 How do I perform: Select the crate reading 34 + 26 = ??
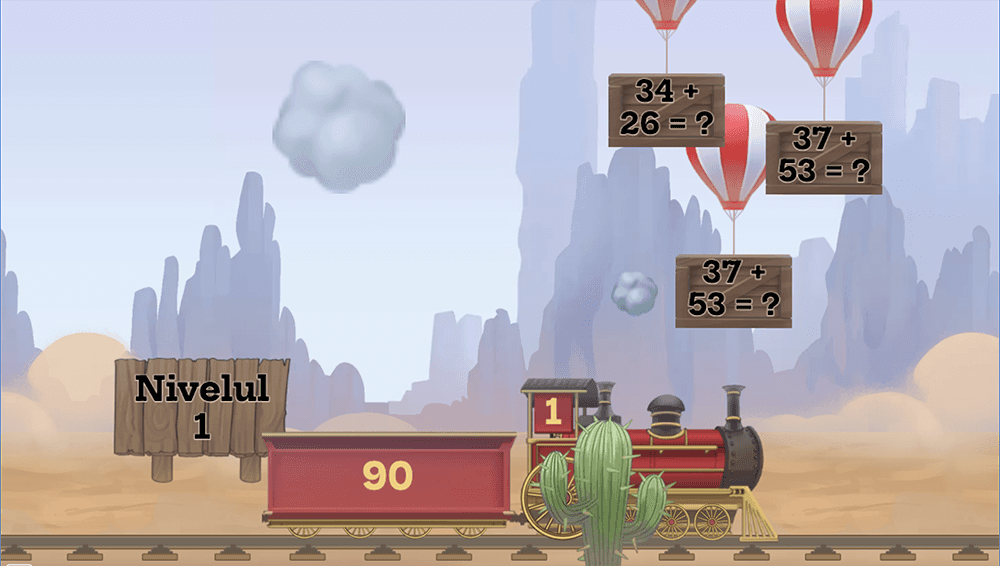click(666, 109)
